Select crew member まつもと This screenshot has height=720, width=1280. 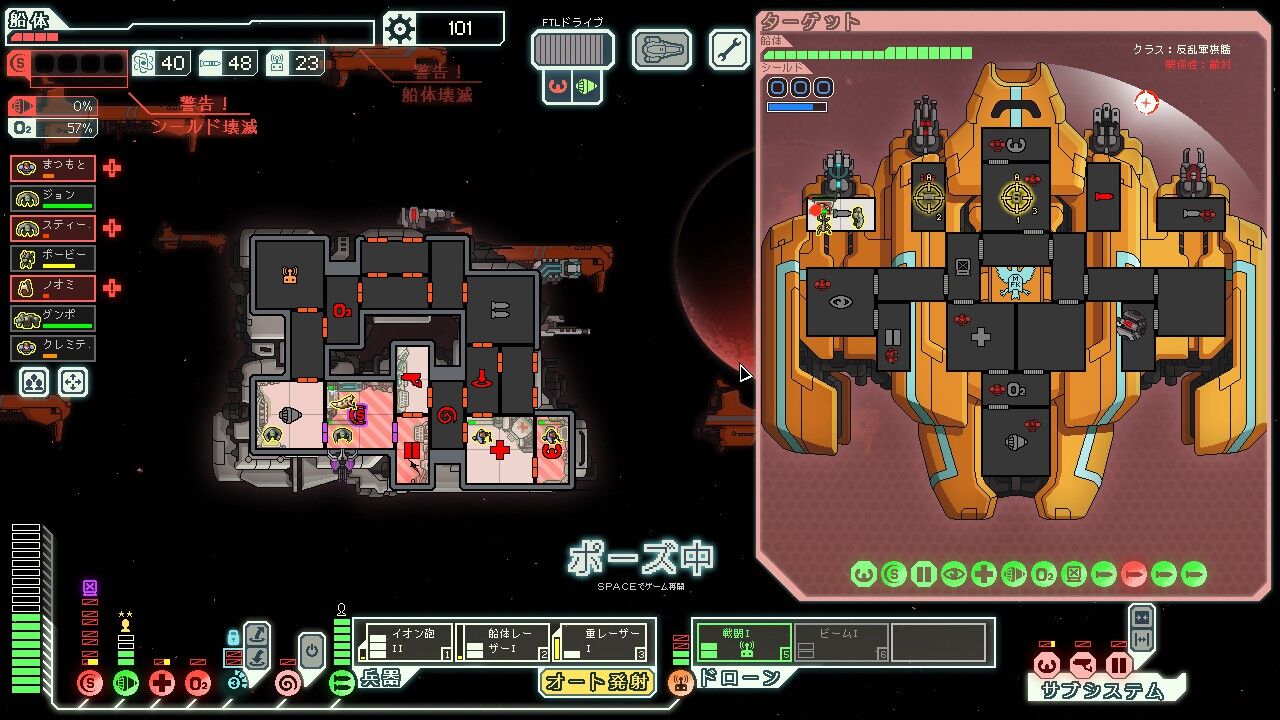53,169
